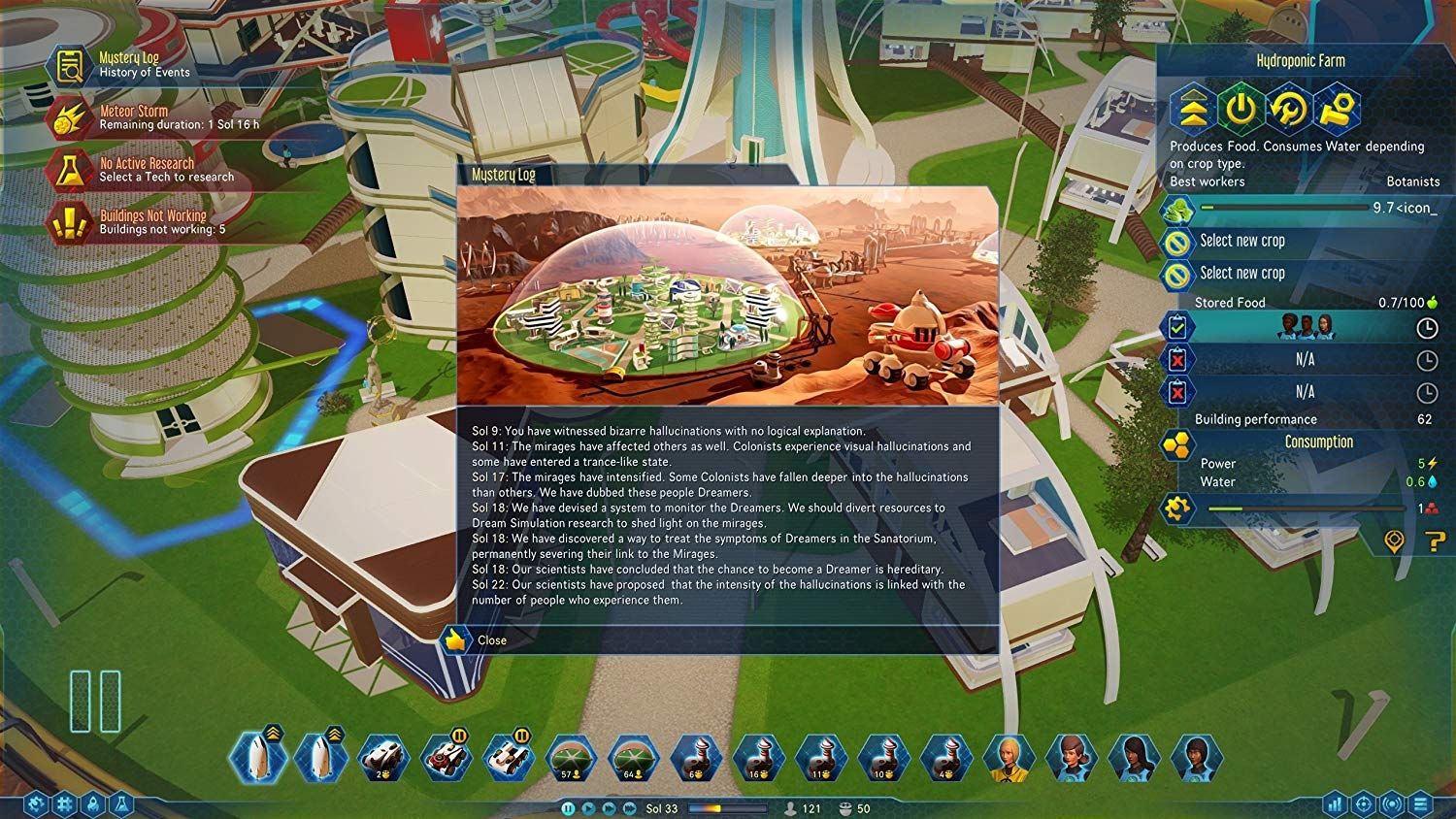Pause the game with the pause control
The width and height of the screenshot is (1456, 819).
click(x=569, y=806)
